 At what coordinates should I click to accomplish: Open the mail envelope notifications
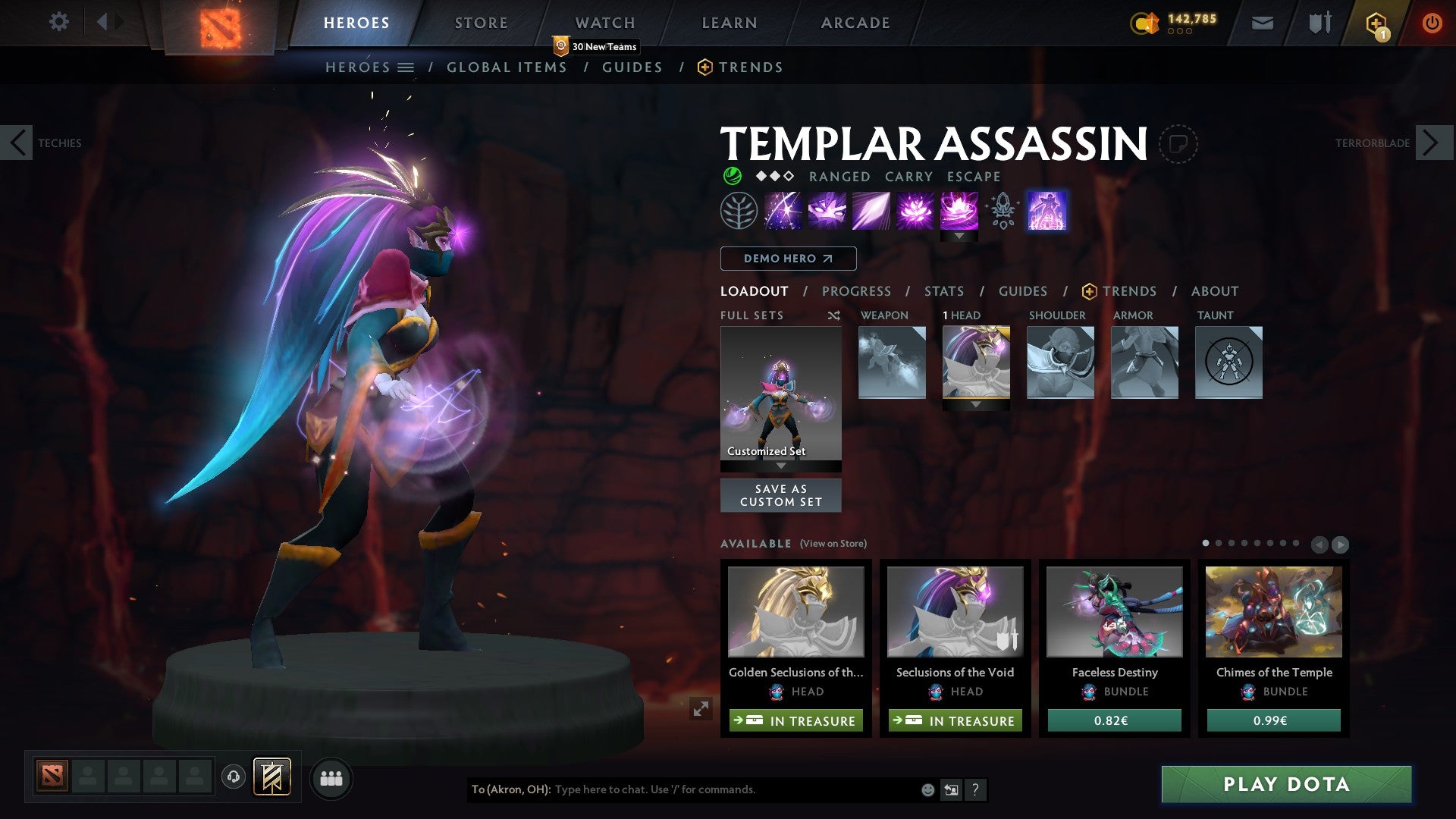point(1263,22)
